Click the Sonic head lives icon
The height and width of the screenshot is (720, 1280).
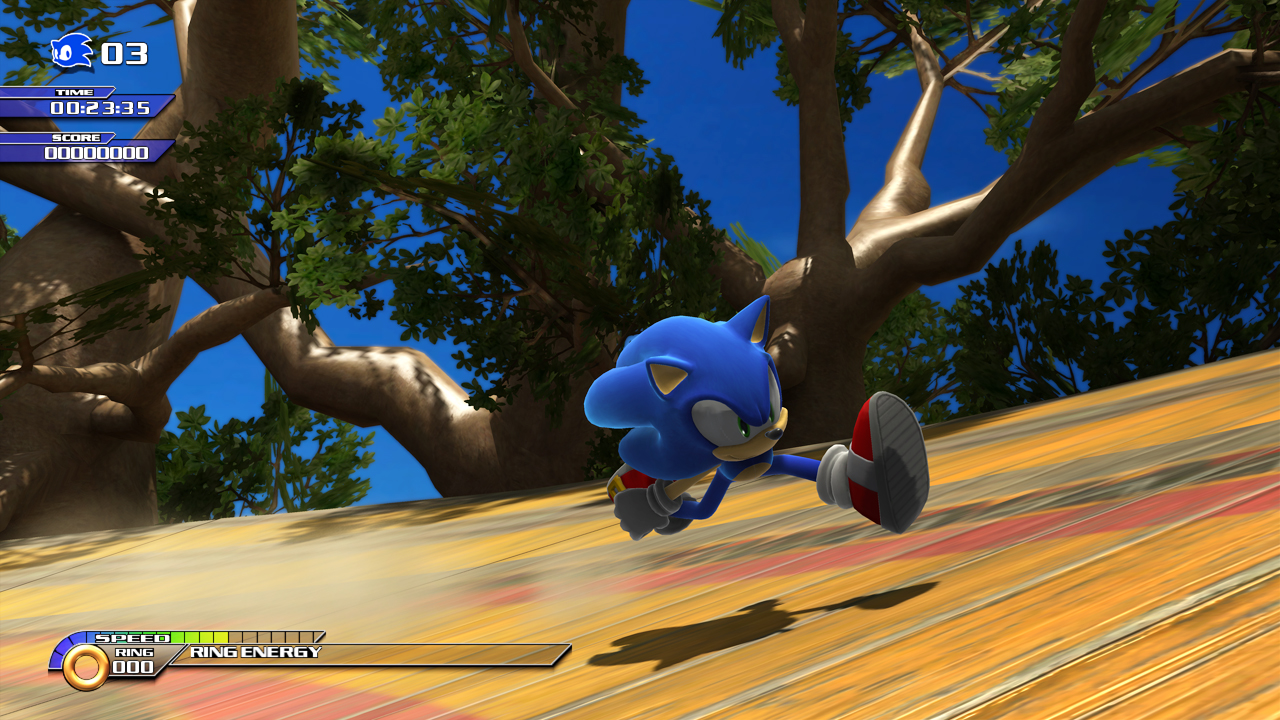click(x=72, y=52)
